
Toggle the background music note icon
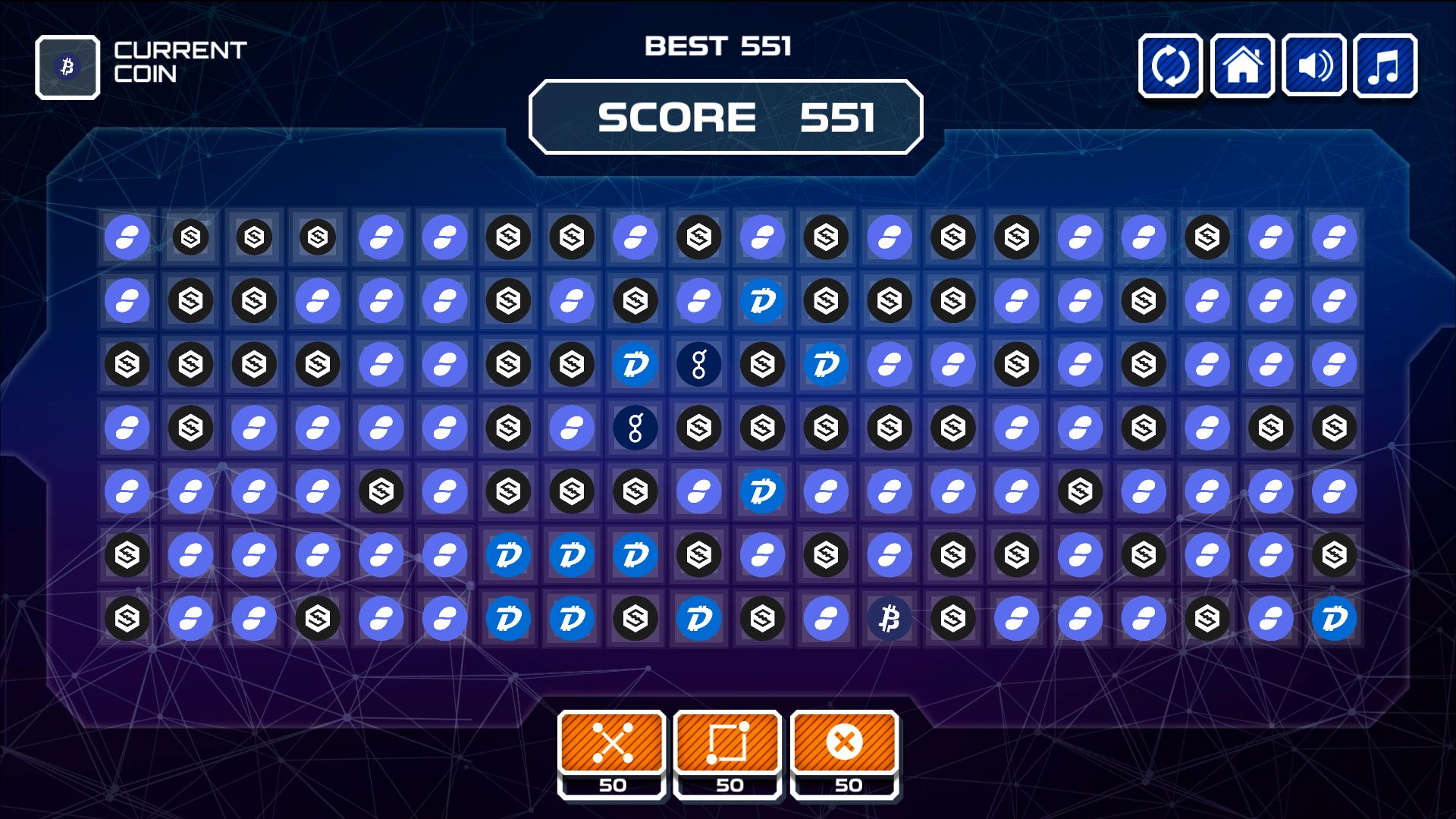1385,67
